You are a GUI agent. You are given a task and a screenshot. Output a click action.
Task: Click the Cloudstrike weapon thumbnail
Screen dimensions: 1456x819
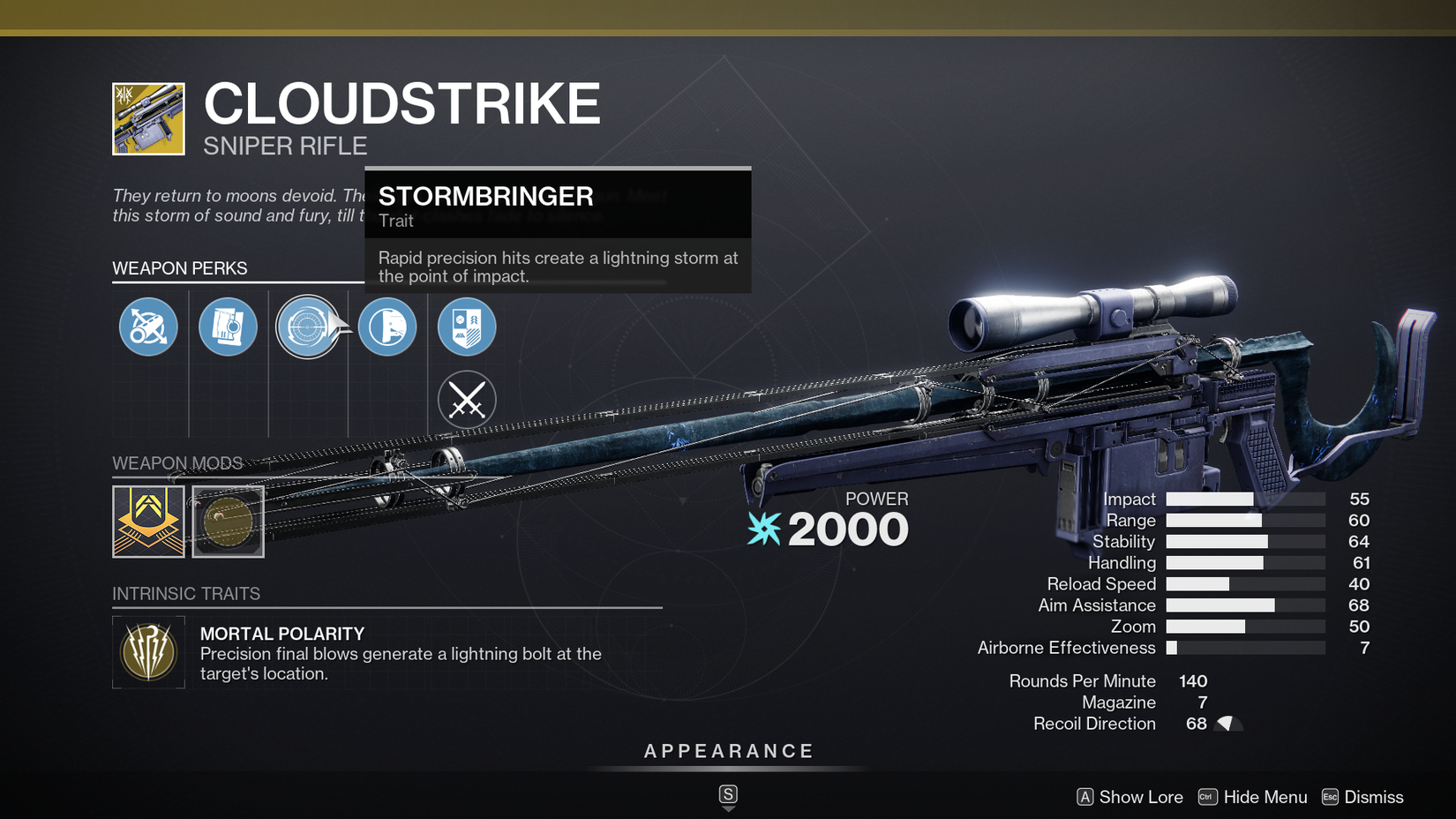147,118
